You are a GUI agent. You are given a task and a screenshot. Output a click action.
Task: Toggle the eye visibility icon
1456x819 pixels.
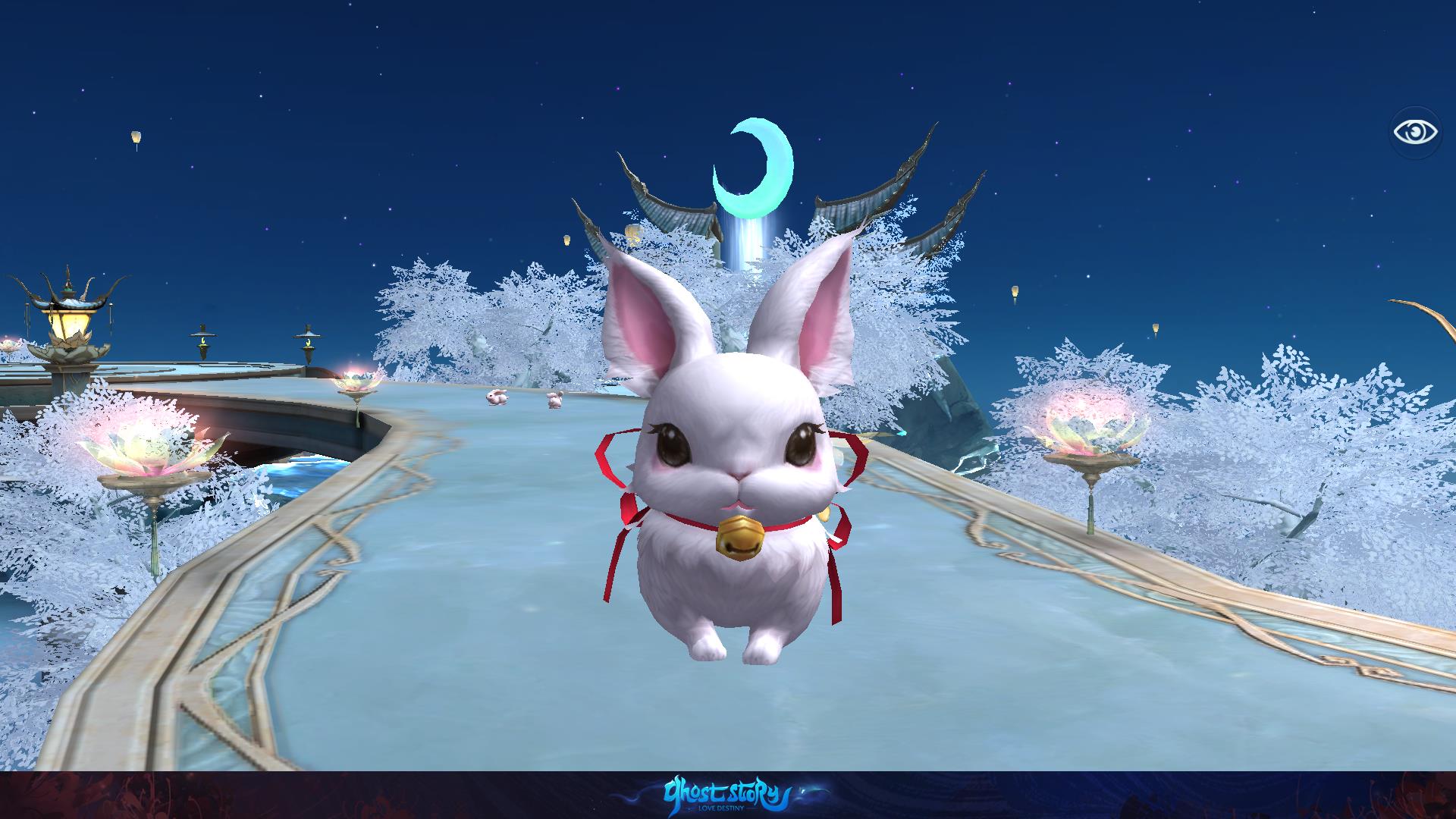click(1415, 133)
